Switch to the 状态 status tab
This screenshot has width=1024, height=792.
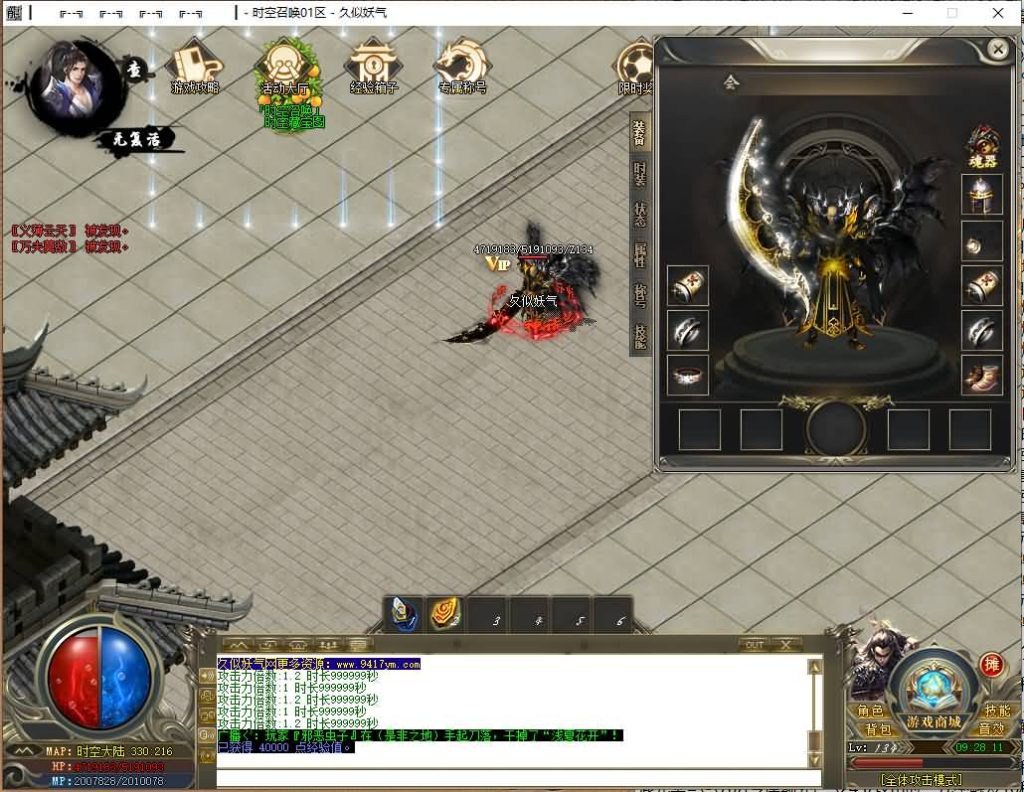coord(640,214)
